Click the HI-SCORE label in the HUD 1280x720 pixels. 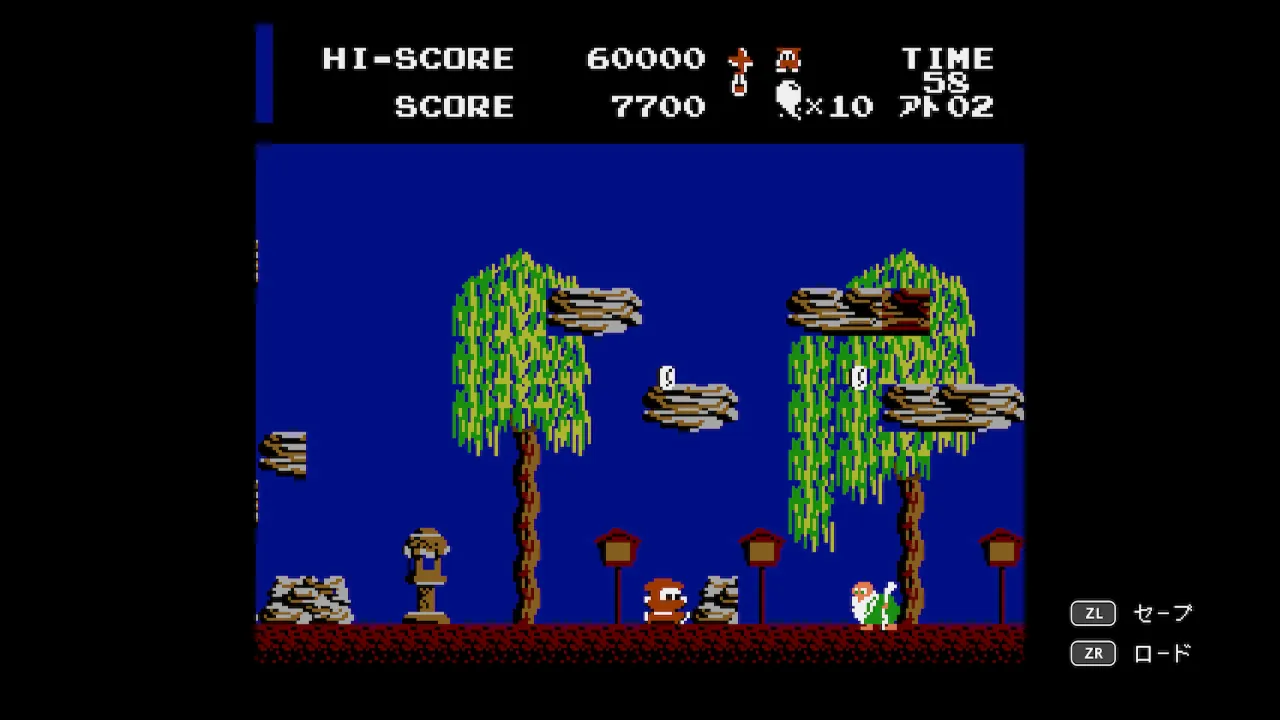[x=416, y=59]
